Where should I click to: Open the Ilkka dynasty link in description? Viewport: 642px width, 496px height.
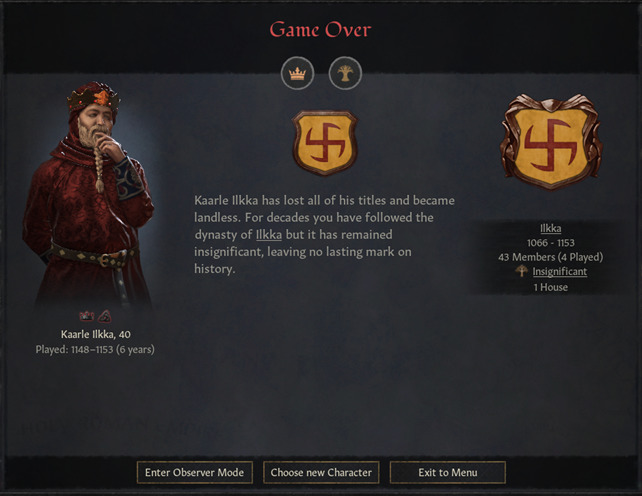[269, 234]
